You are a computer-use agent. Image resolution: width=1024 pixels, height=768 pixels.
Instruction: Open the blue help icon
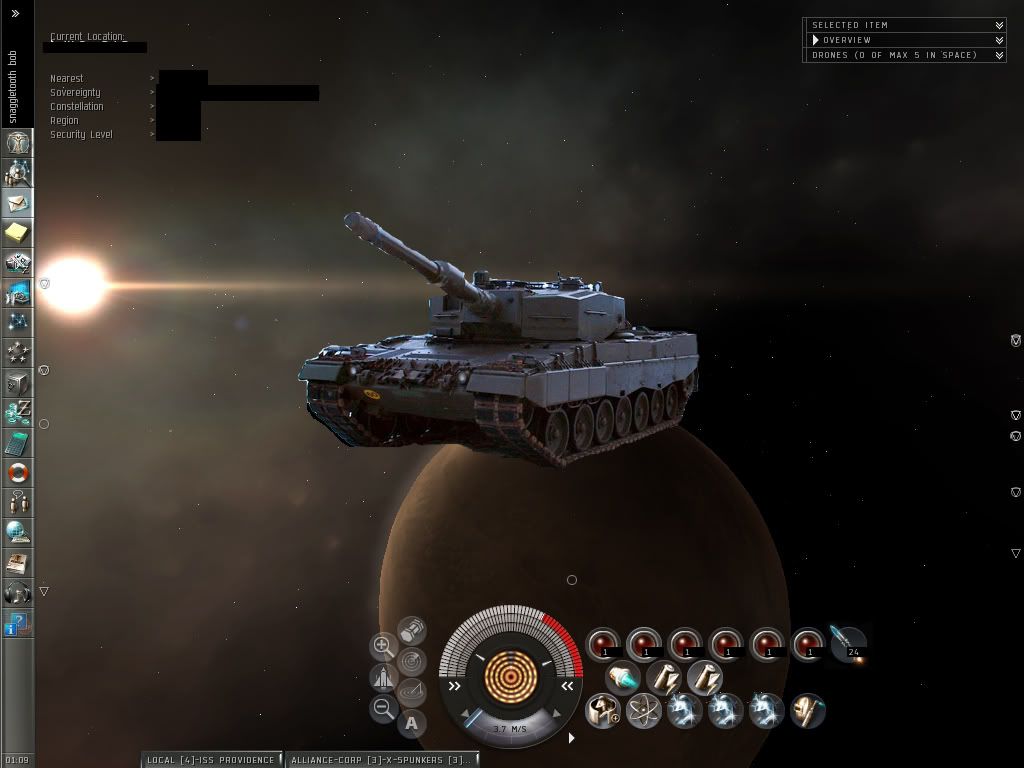click(x=17, y=625)
